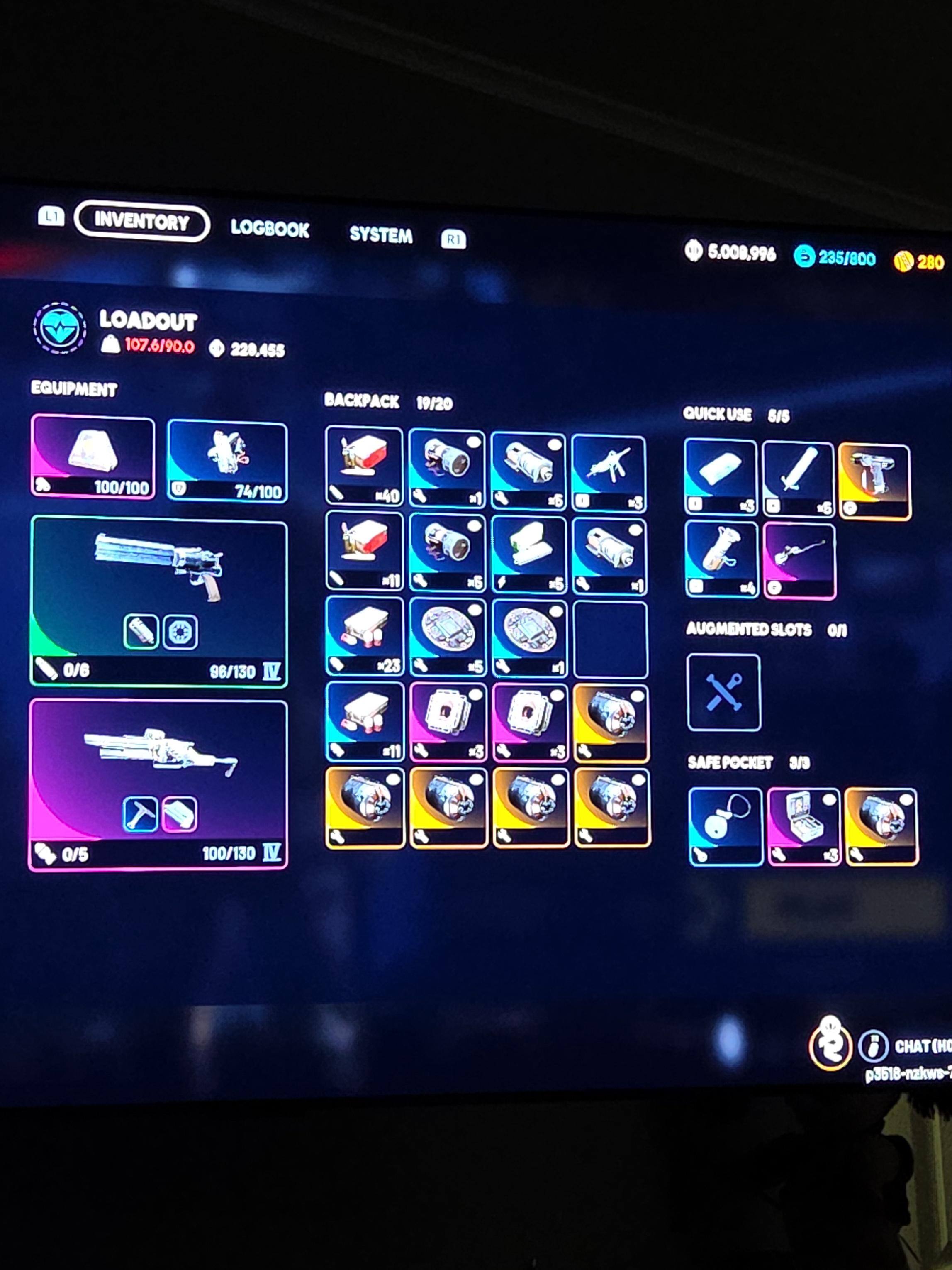Choose the revolver weapon slot
Image resolution: width=952 pixels, height=1270 pixels.
point(159,600)
